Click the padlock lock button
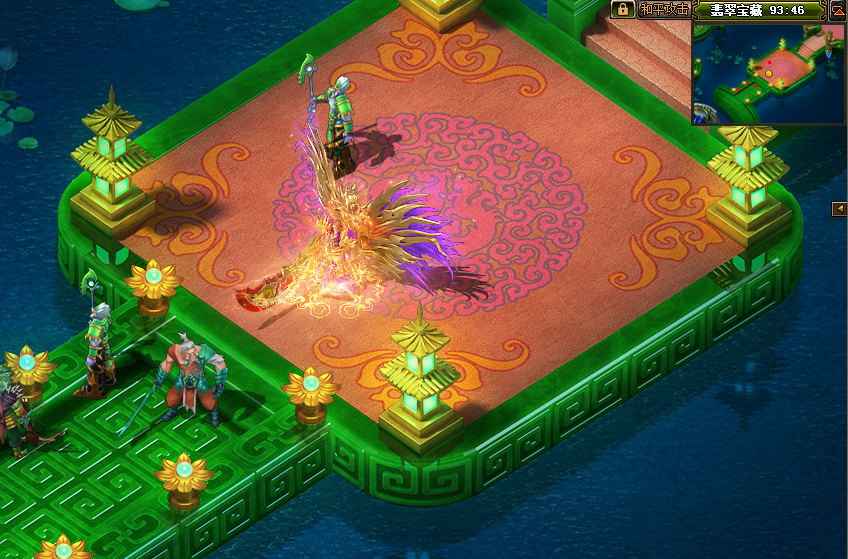The height and width of the screenshot is (559, 848). (x=623, y=10)
